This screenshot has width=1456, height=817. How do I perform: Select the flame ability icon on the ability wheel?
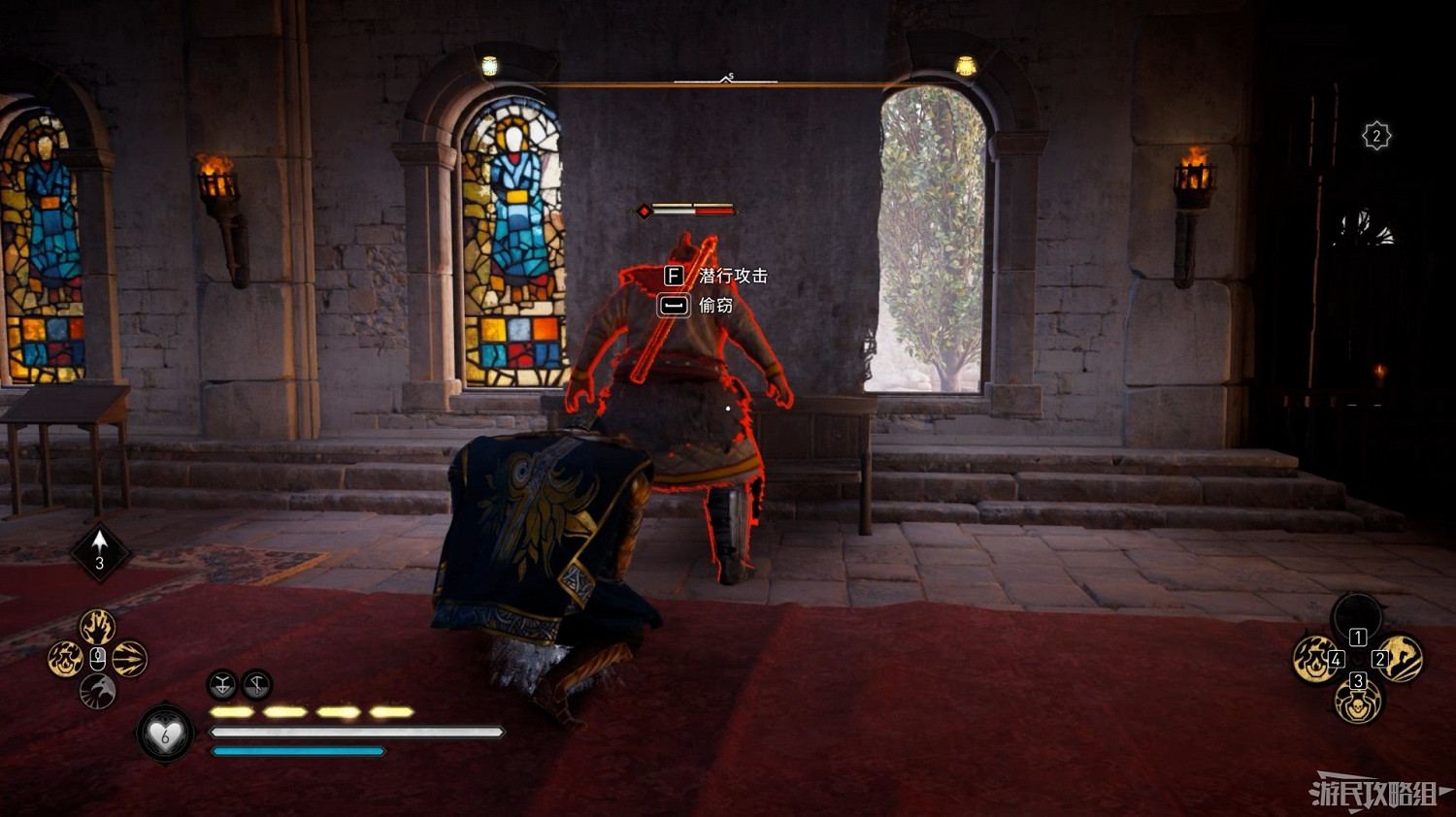[64, 658]
